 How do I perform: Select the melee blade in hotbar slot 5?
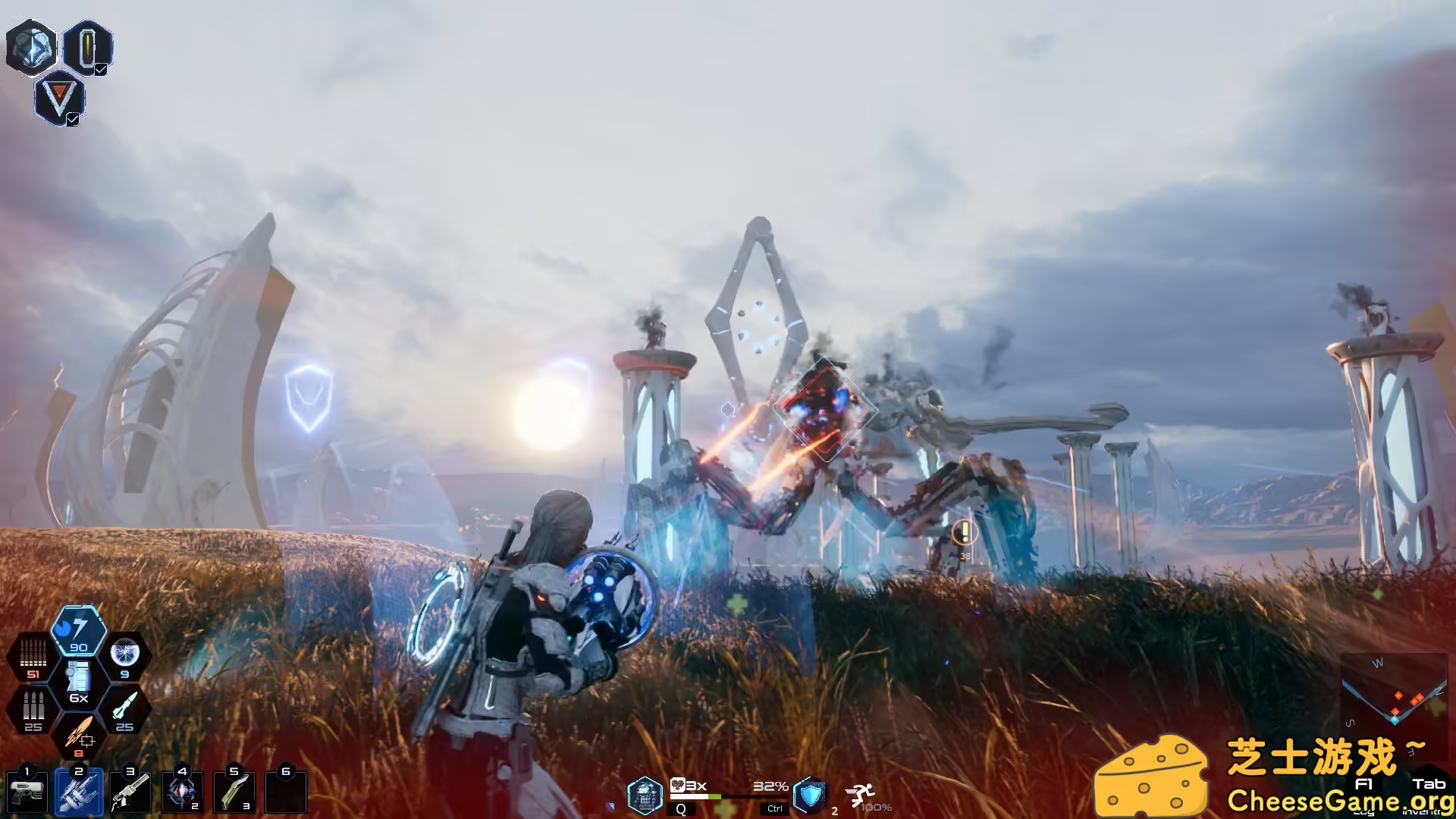[234, 793]
